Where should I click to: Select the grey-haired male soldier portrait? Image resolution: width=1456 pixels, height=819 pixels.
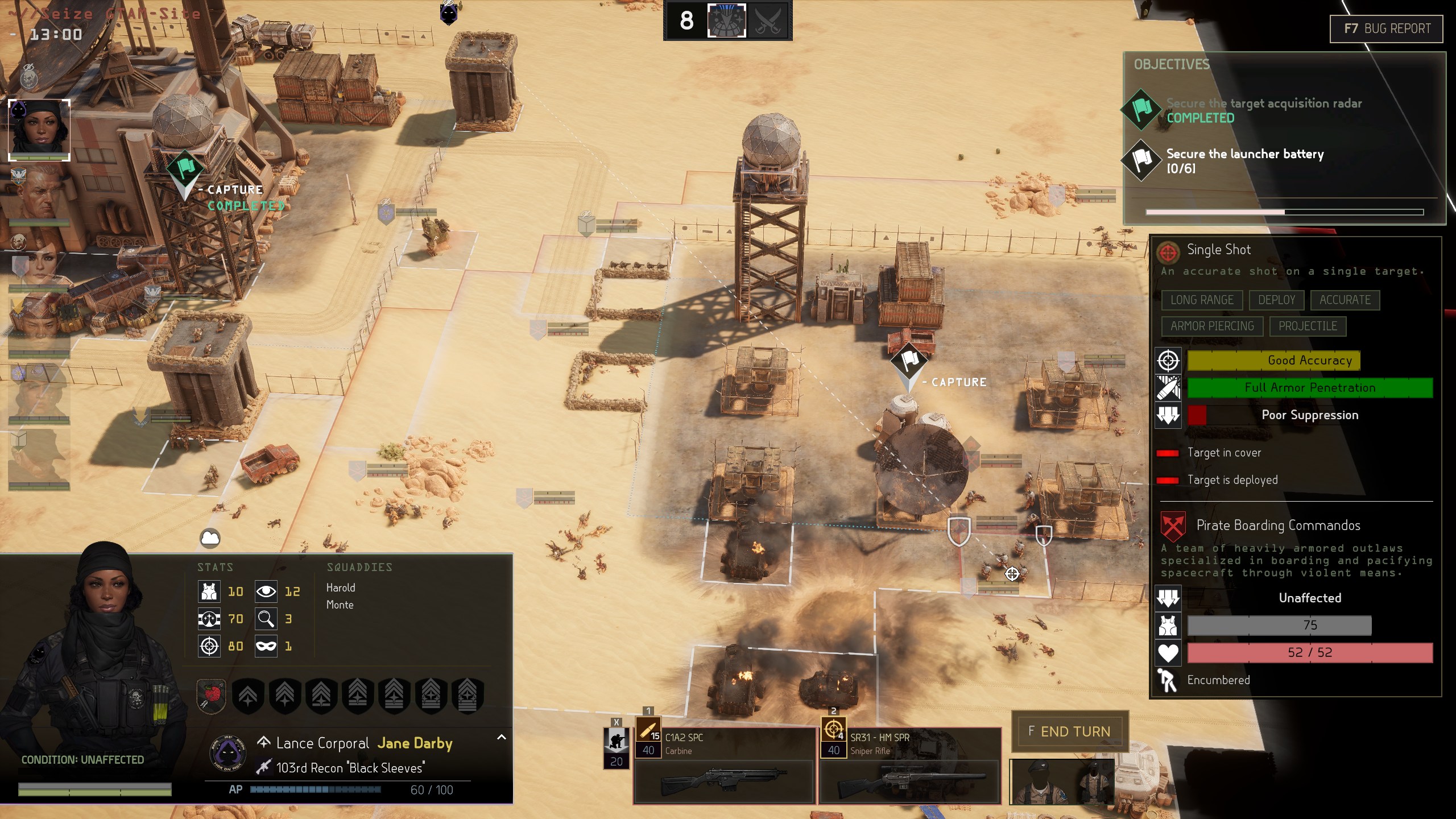39,195
